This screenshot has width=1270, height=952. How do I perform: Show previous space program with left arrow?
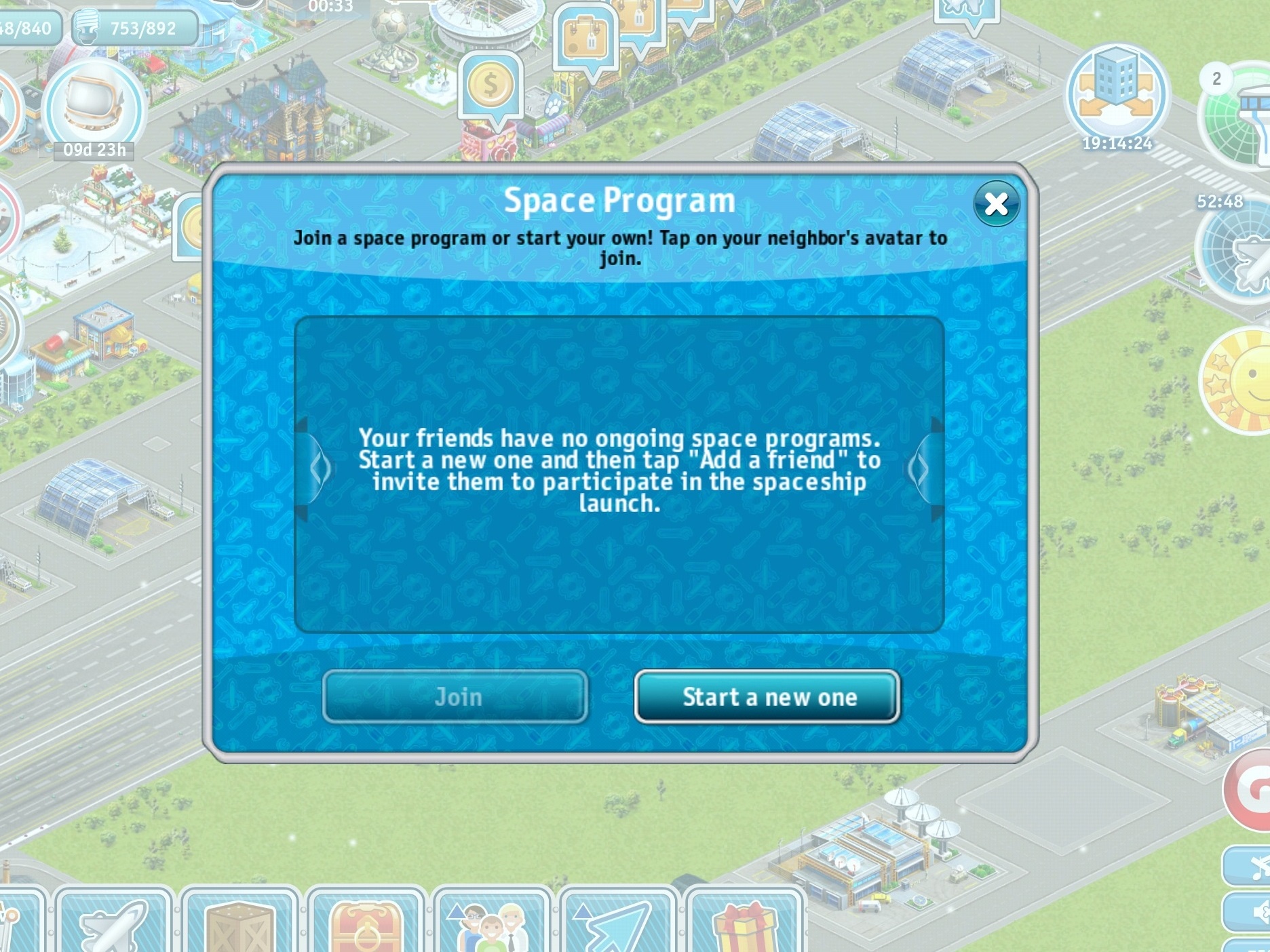point(317,469)
